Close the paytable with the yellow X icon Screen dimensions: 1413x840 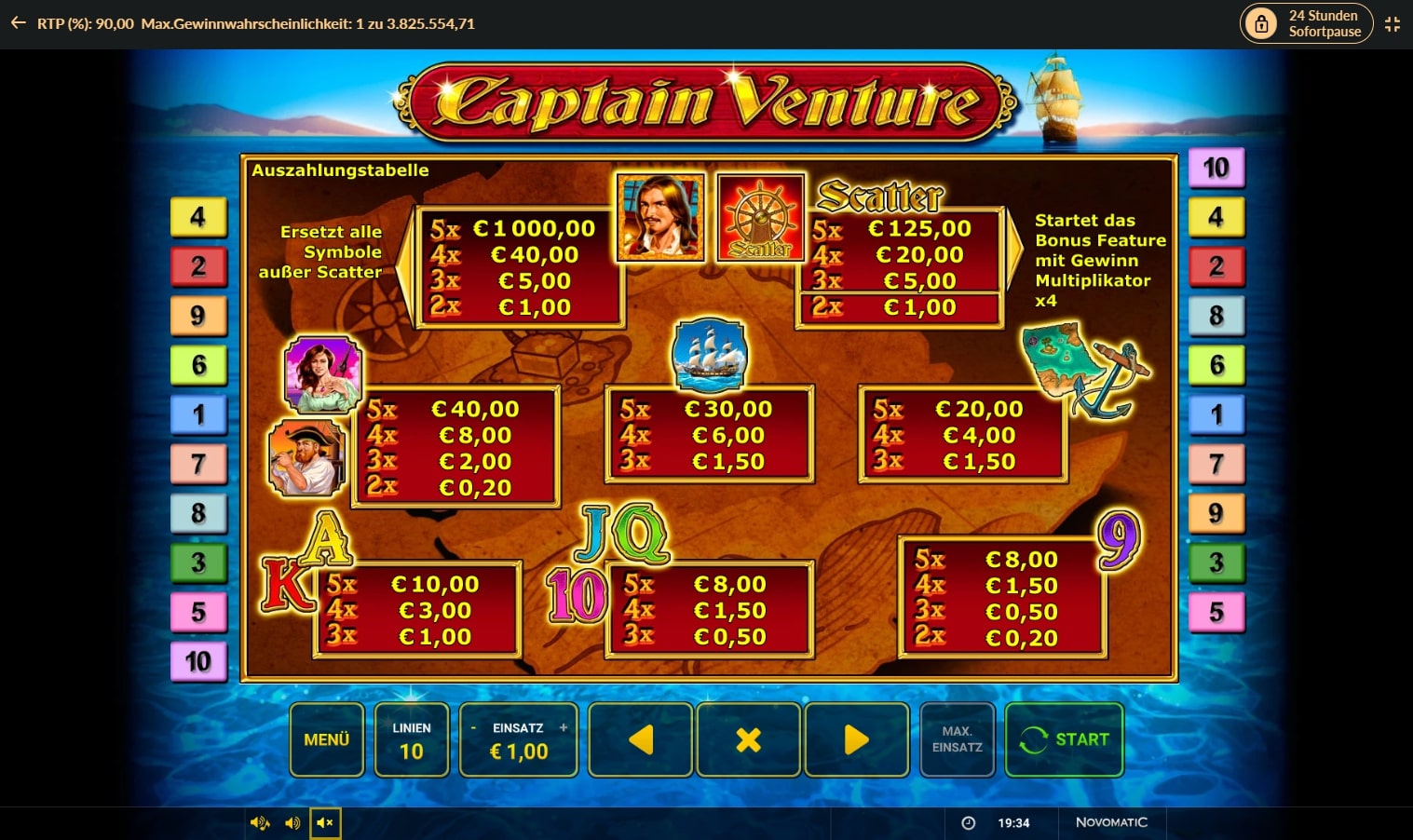coord(748,739)
